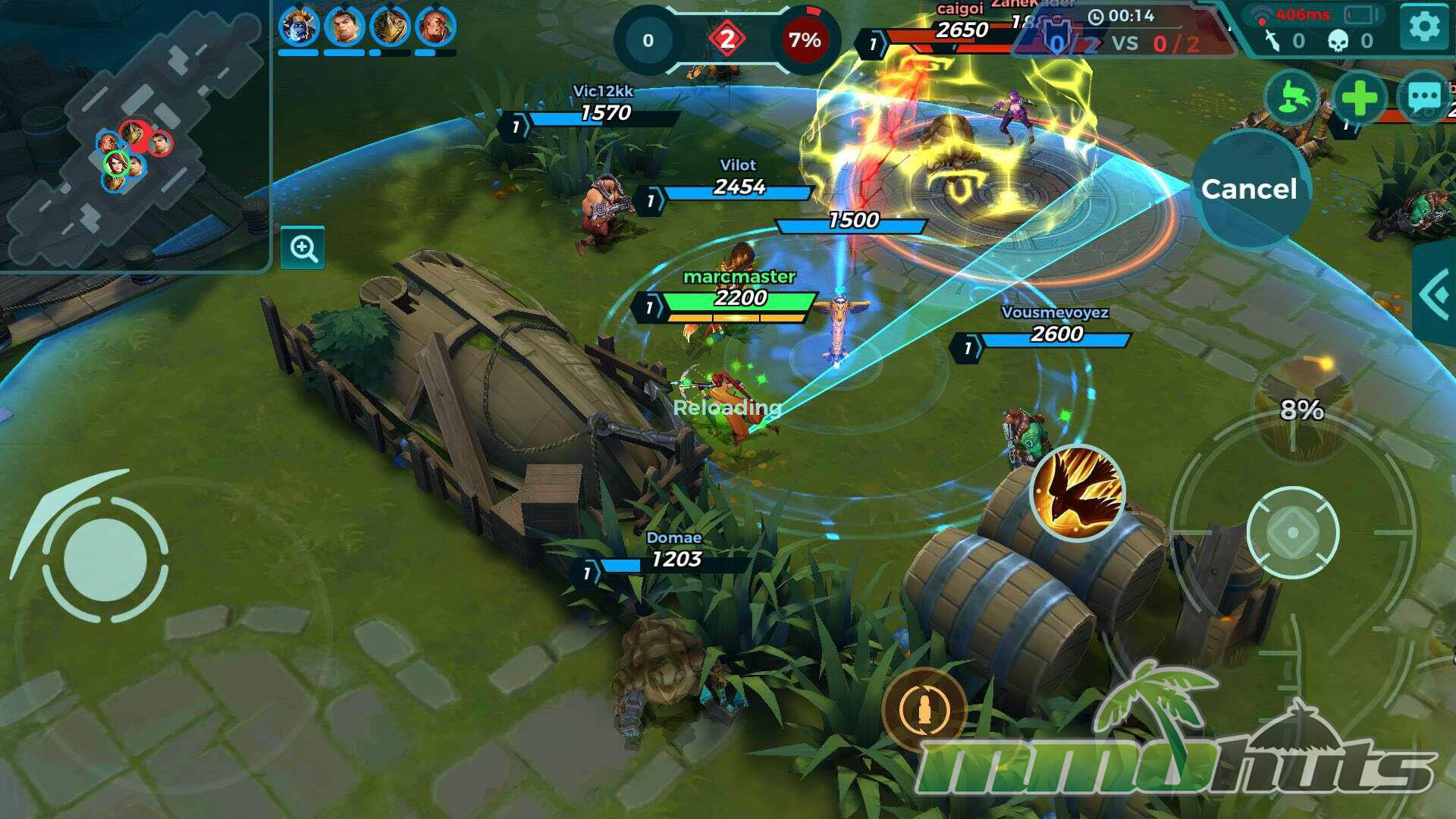1456x819 pixels.
Task: Expand the side panel arrow
Action: tap(1436, 294)
